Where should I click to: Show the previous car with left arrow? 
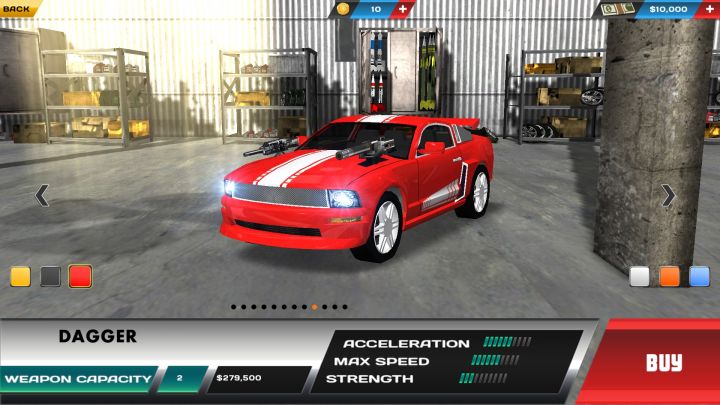tap(42, 196)
